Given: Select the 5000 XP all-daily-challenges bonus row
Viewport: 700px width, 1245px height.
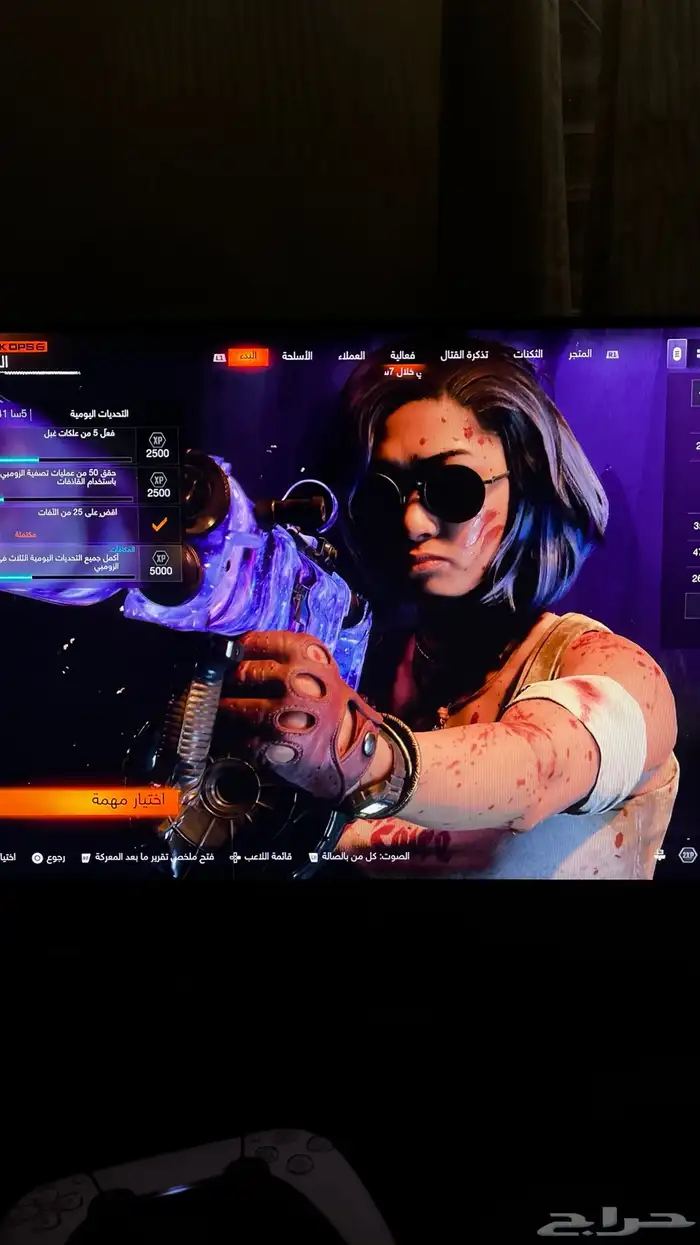Looking at the screenshot, I should tap(90, 563).
